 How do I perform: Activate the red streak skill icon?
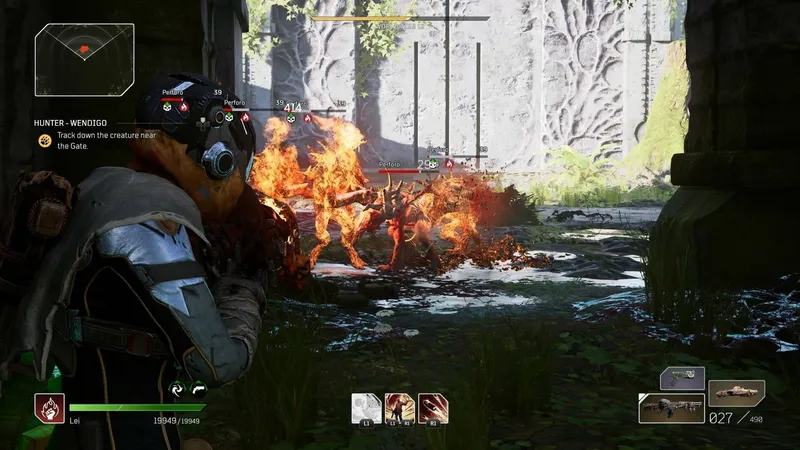434,408
